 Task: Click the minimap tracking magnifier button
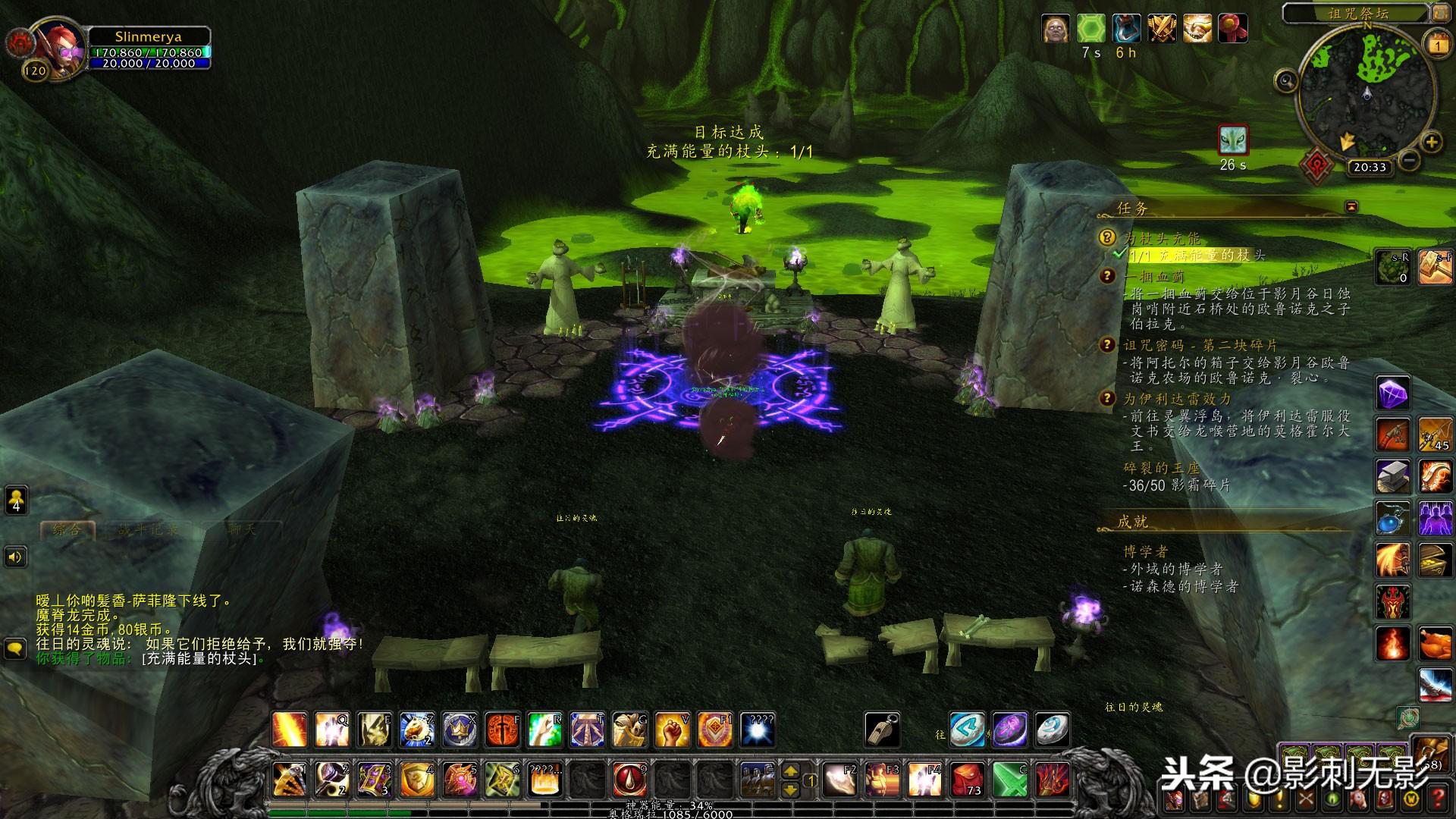(1285, 80)
